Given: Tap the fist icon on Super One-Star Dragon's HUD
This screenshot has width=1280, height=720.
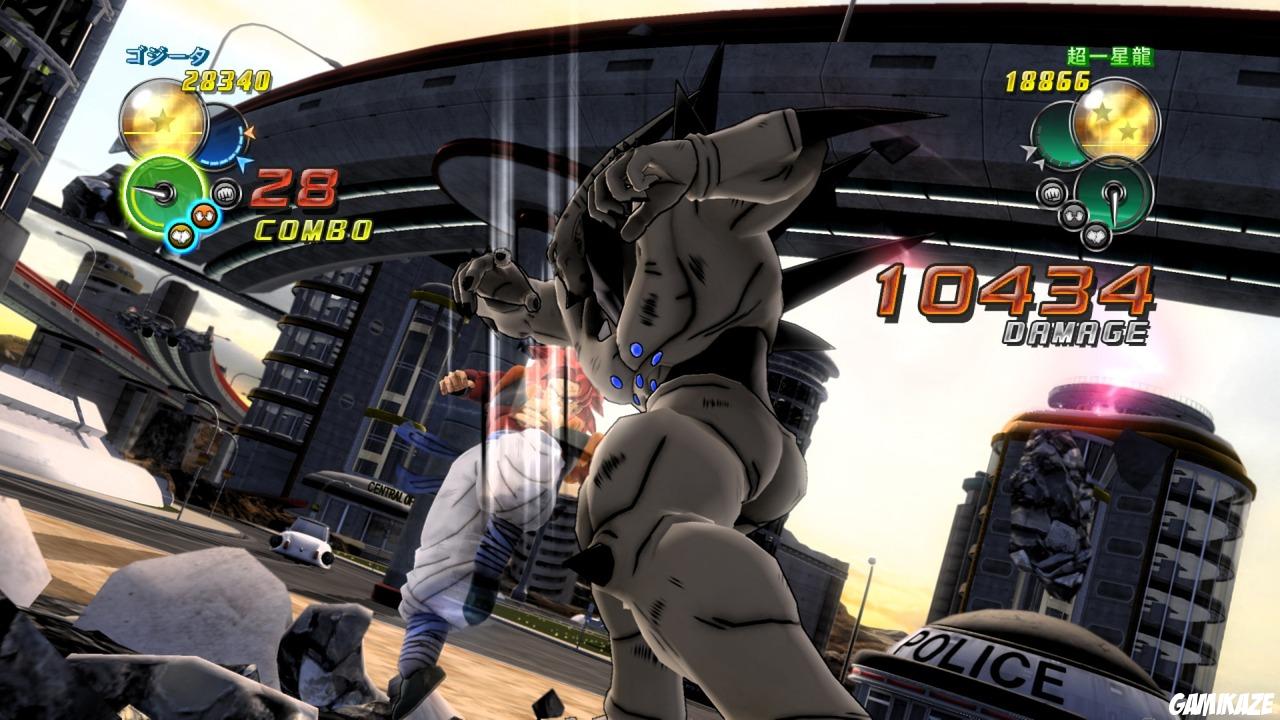Looking at the screenshot, I should click(1051, 191).
